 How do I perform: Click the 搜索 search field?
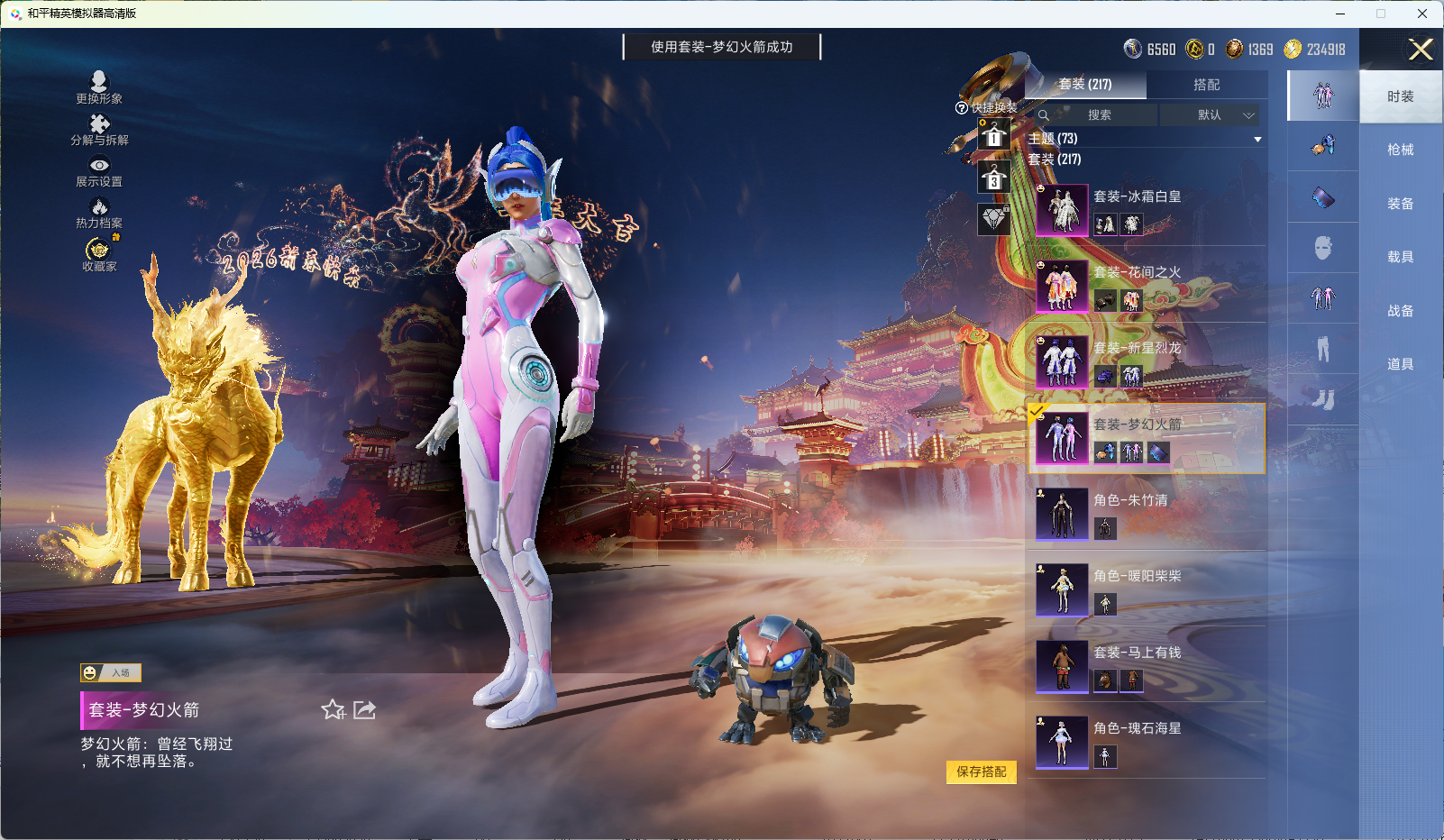(x=1099, y=115)
